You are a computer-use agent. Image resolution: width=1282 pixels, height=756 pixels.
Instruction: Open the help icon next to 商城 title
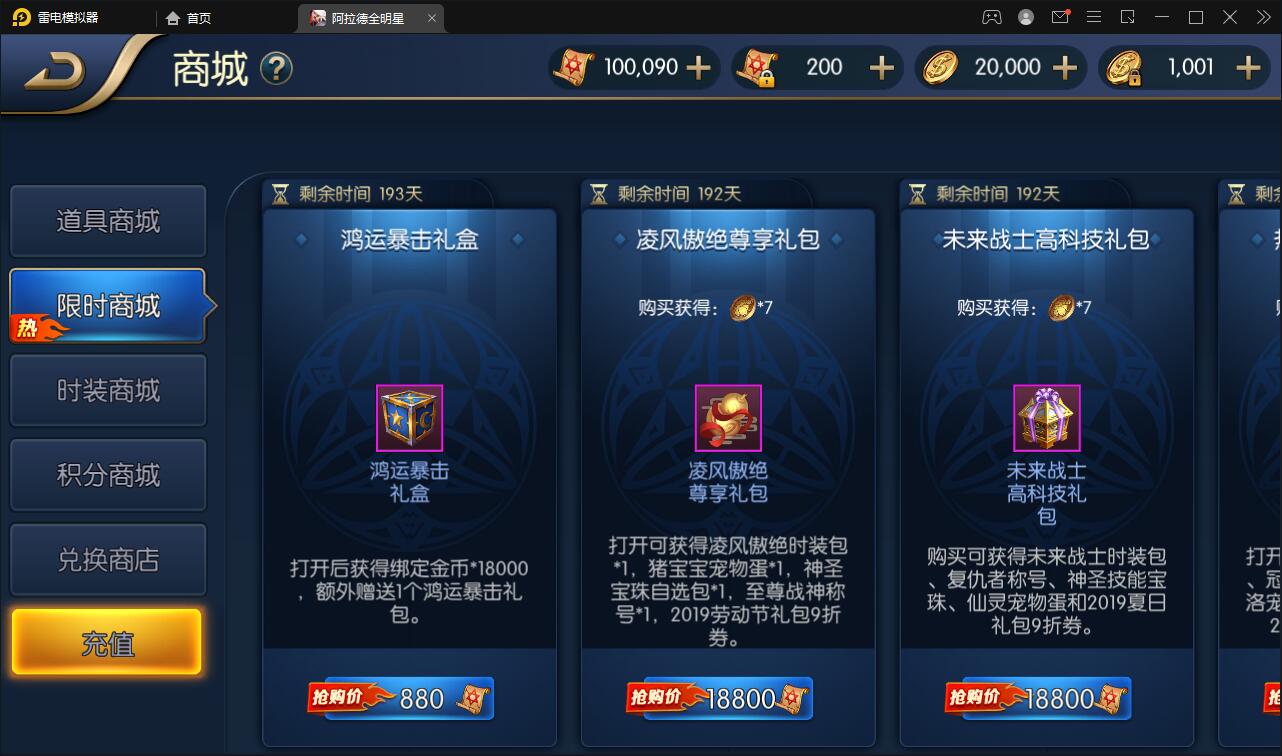point(277,69)
